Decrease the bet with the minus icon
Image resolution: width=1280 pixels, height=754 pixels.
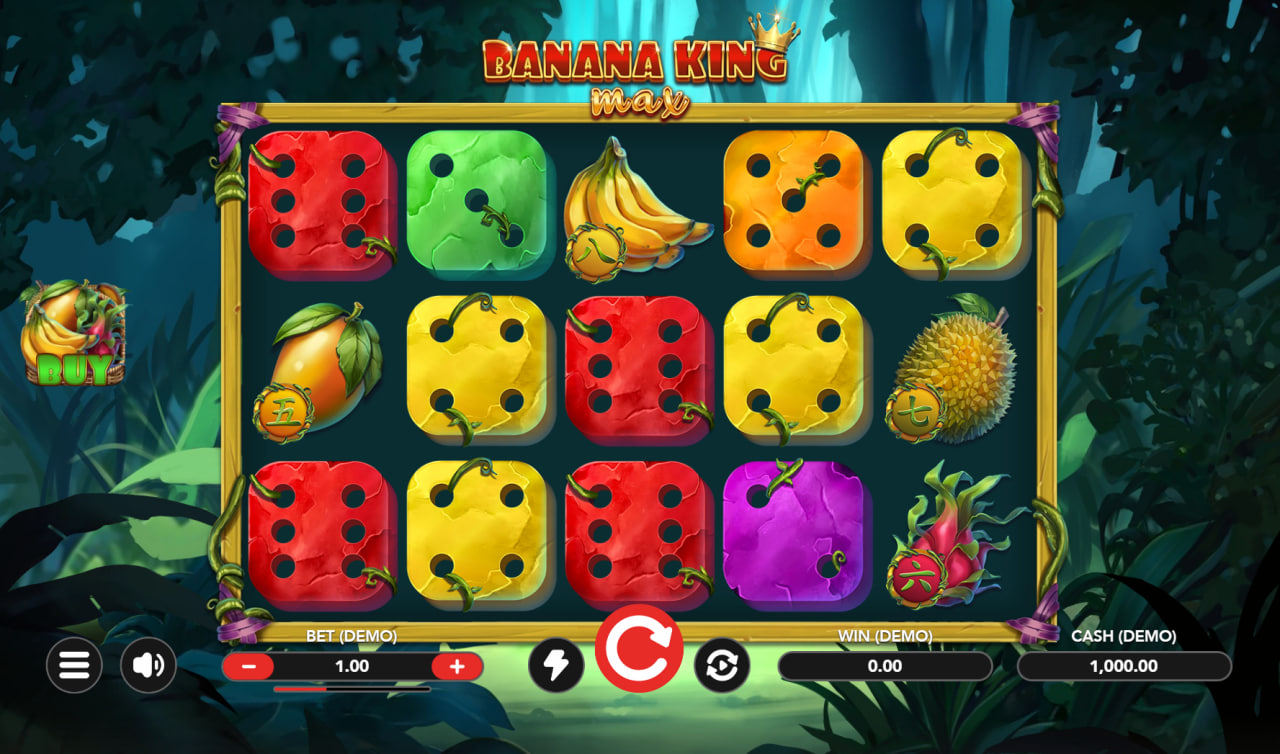click(250, 666)
